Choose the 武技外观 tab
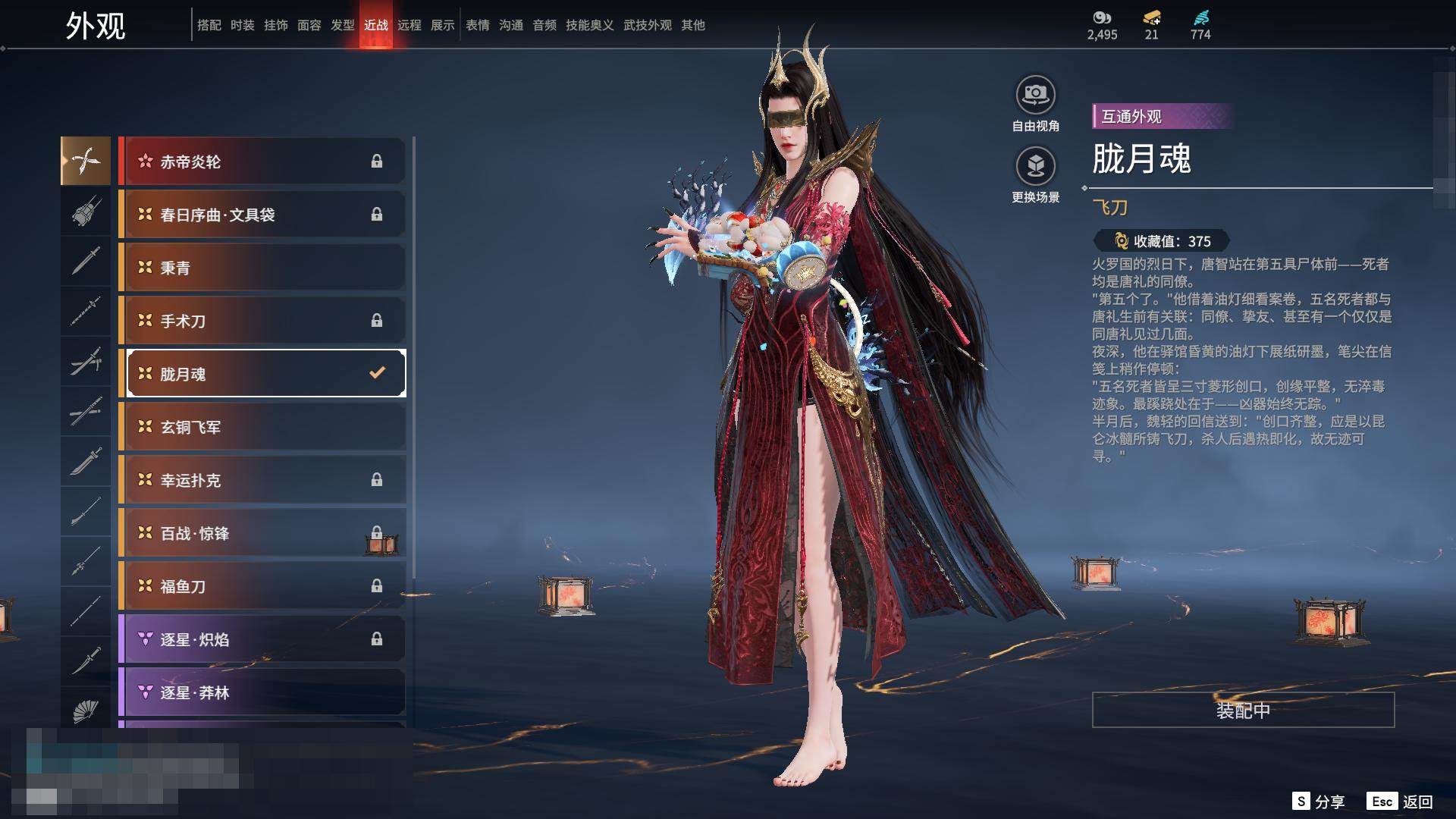The width and height of the screenshot is (1456, 819). pos(648,25)
